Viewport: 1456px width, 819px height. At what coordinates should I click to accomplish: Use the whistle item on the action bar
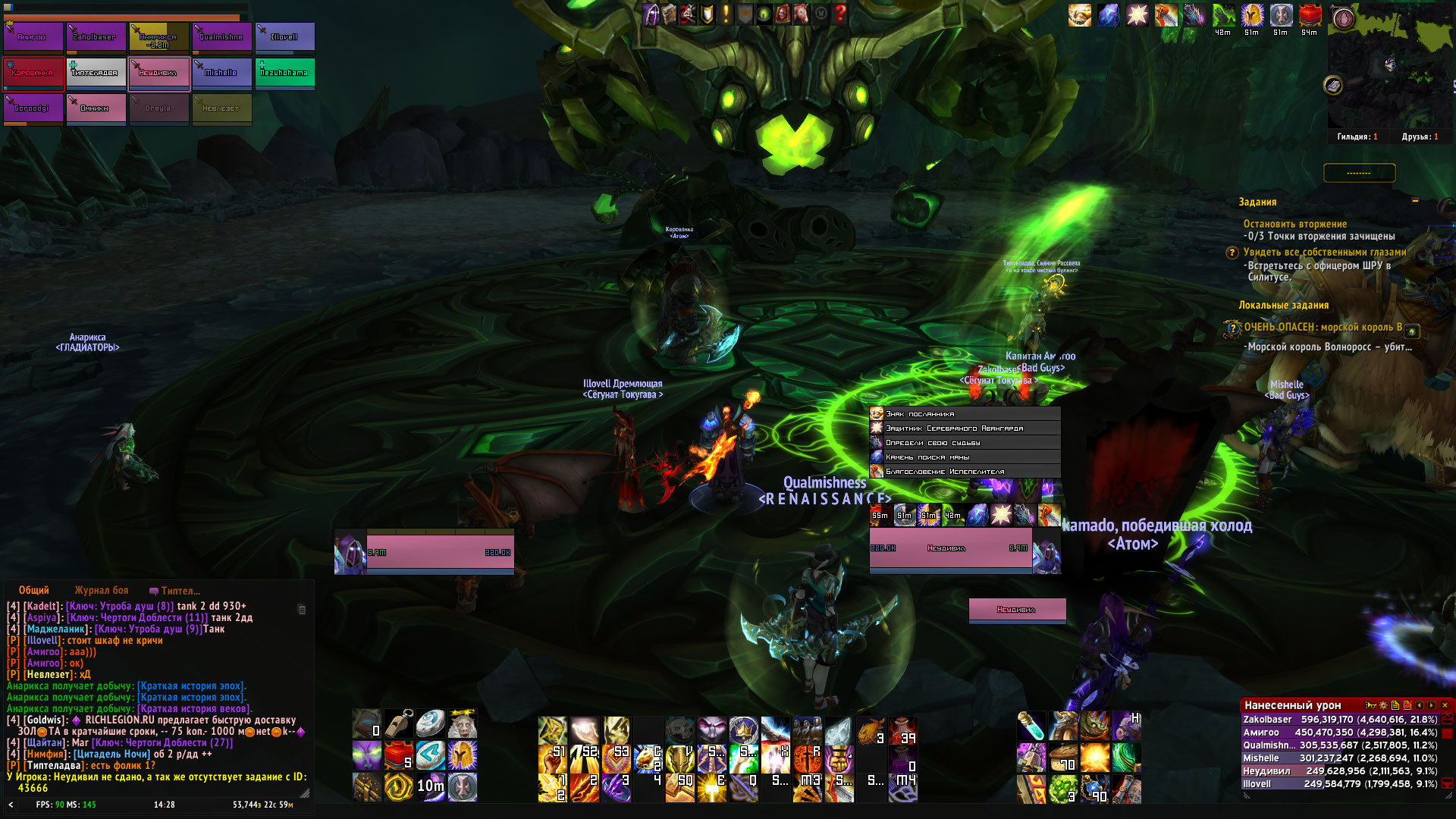pyautogui.click(x=398, y=725)
